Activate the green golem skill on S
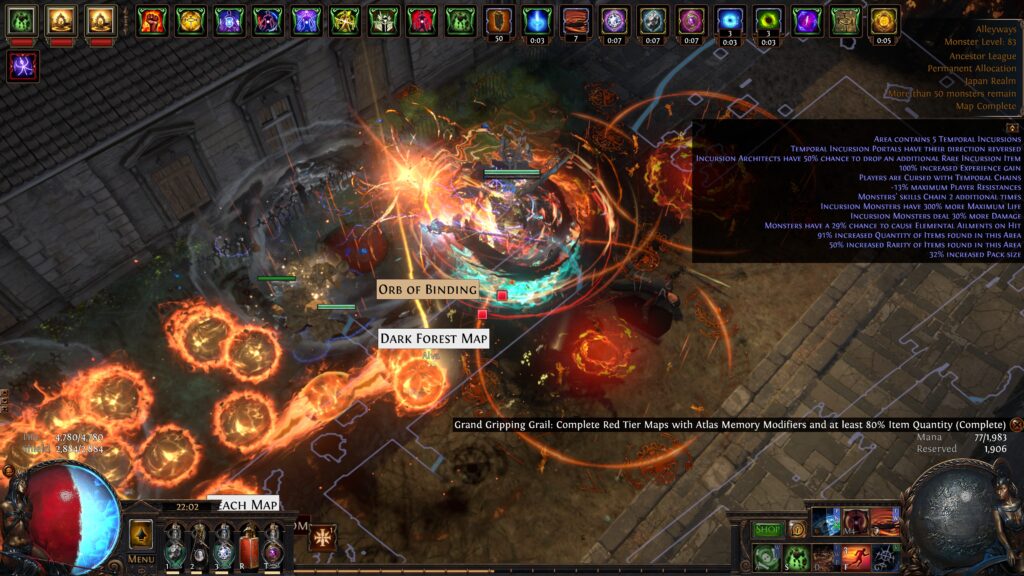The image size is (1024, 576). [x=797, y=555]
